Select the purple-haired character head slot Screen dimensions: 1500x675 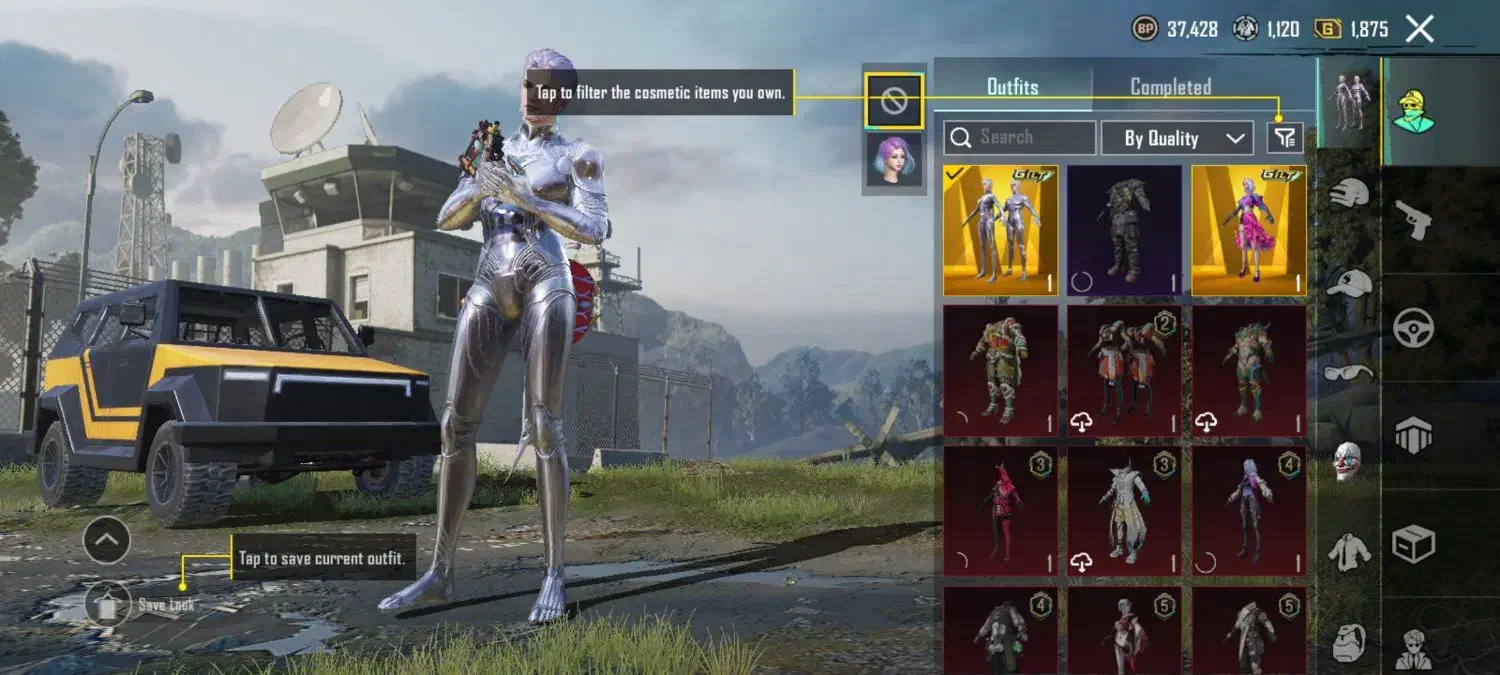894,158
